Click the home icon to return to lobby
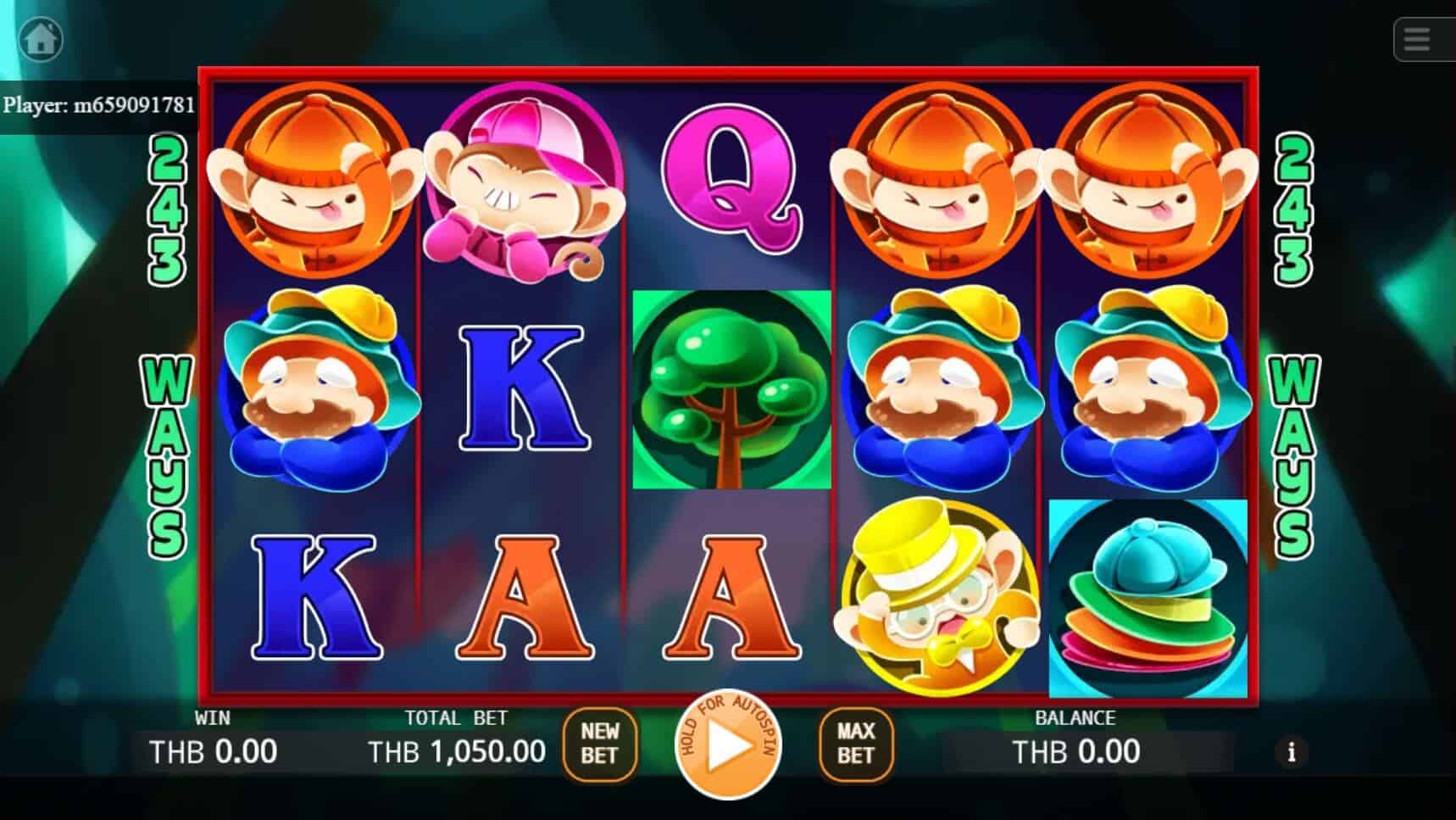Screen dimensions: 1456x820 (x=41, y=39)
